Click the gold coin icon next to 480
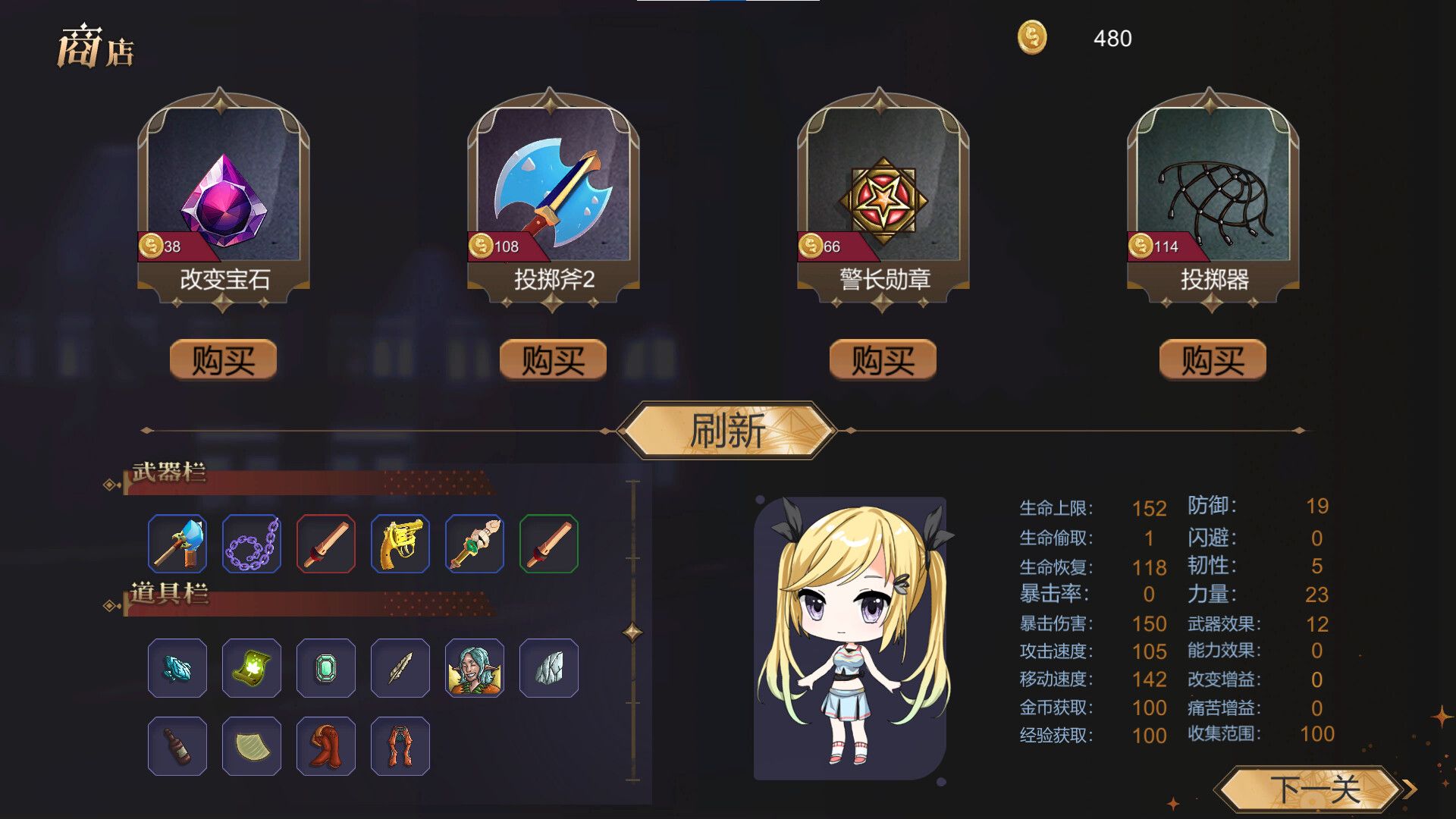The width and height of the screenshot is (1456, 819). tap(1032, 36)
